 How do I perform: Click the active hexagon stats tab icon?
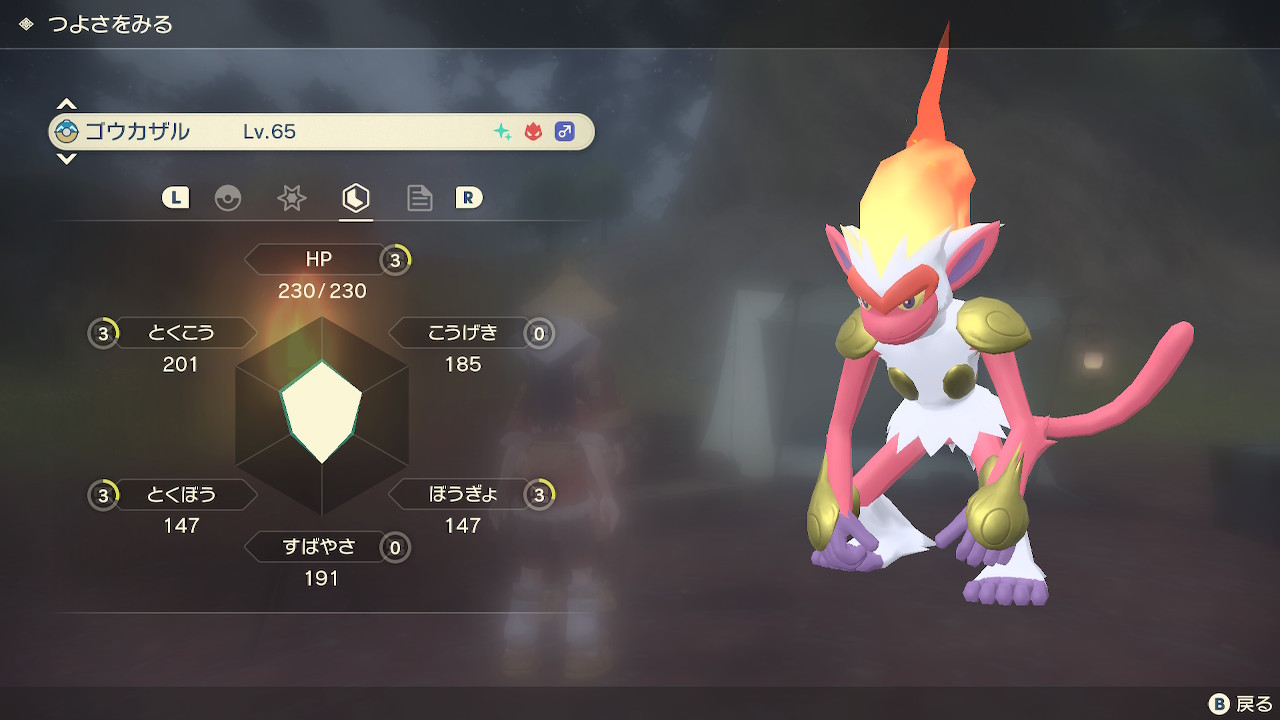click(x=356, y=198)
